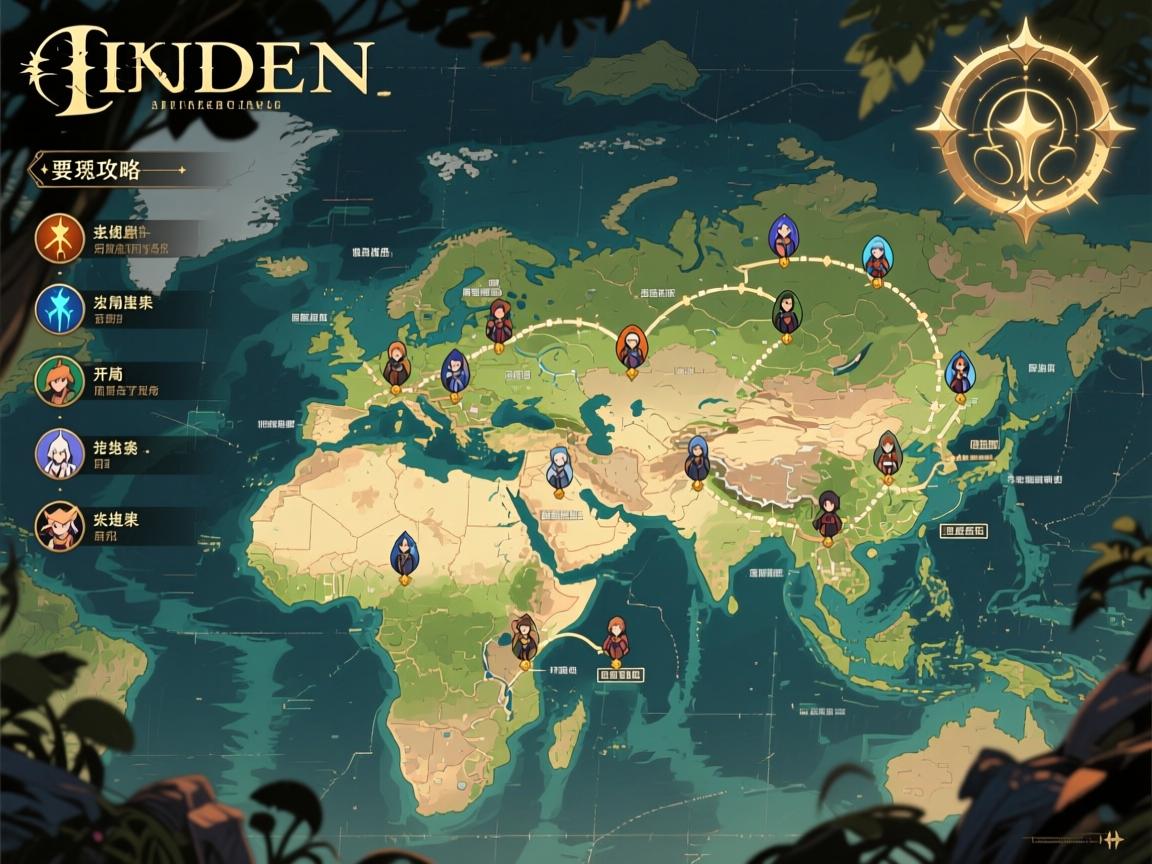The width and height of the screenshot is (1152, 864).
Task: Select the character marker on East Africa
Action: click(x=524, y=638)
